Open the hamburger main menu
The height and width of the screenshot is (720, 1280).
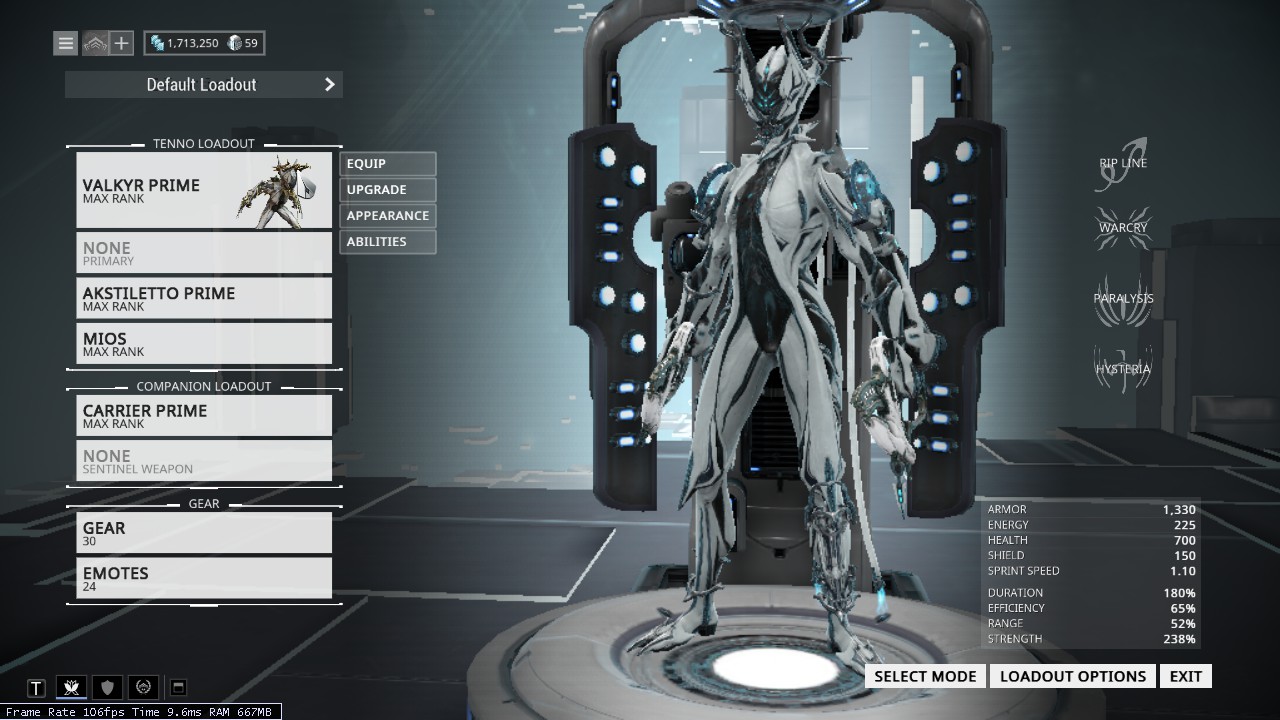coord(66,43)
